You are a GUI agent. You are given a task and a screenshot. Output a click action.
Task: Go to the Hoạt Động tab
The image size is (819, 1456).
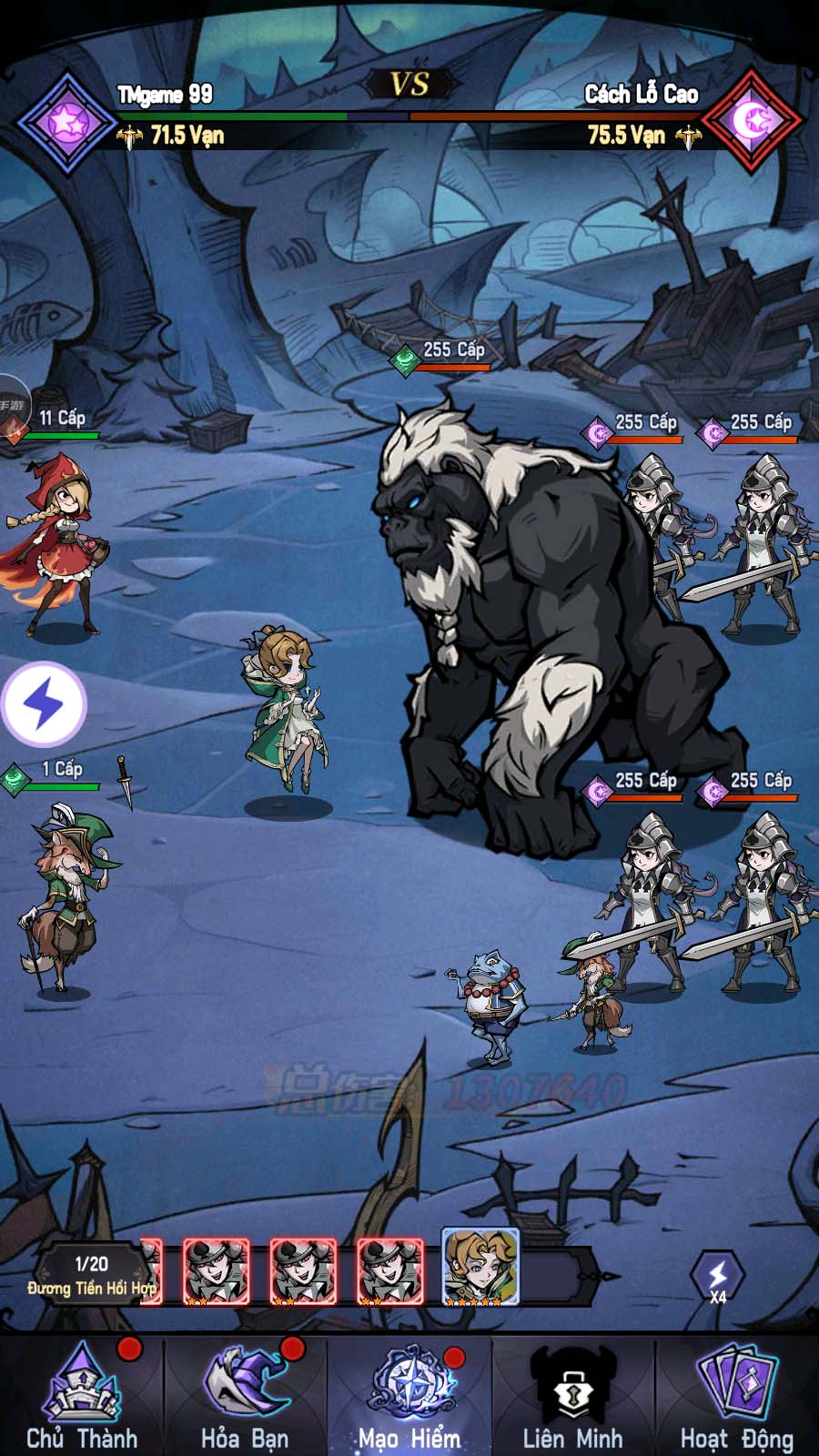tap(736, 1397)
